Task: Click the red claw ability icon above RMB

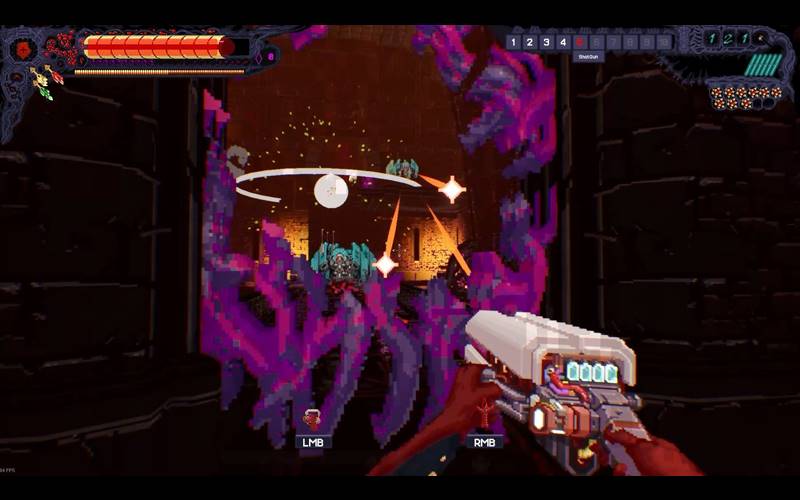Action: [485, 415]
